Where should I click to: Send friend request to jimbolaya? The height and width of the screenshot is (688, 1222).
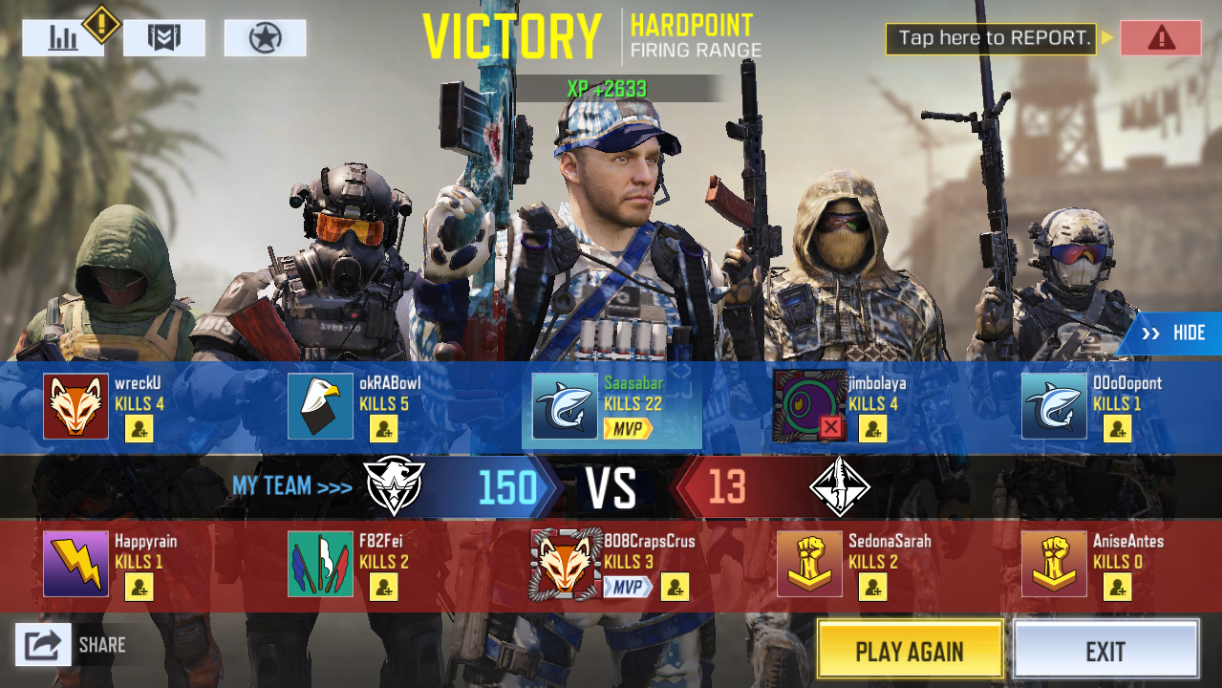click(x=872, y=429)
